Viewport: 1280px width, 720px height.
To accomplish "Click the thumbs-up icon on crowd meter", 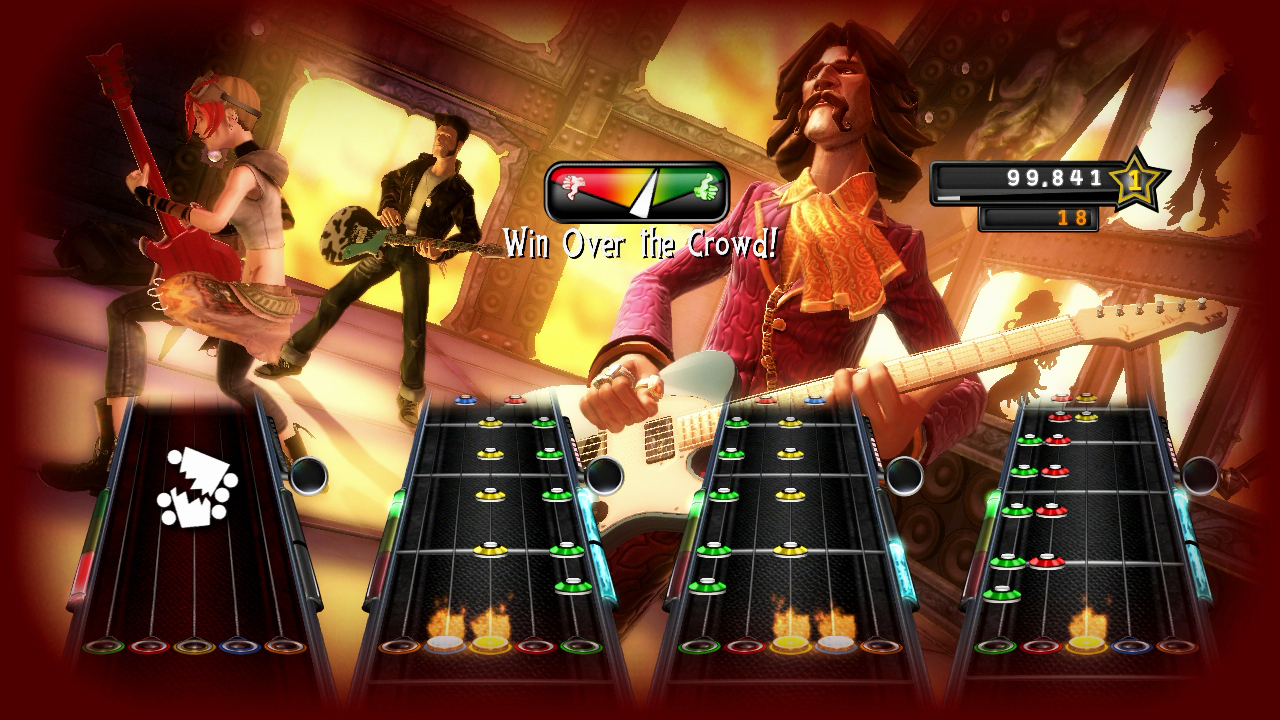I will [706, 188].
